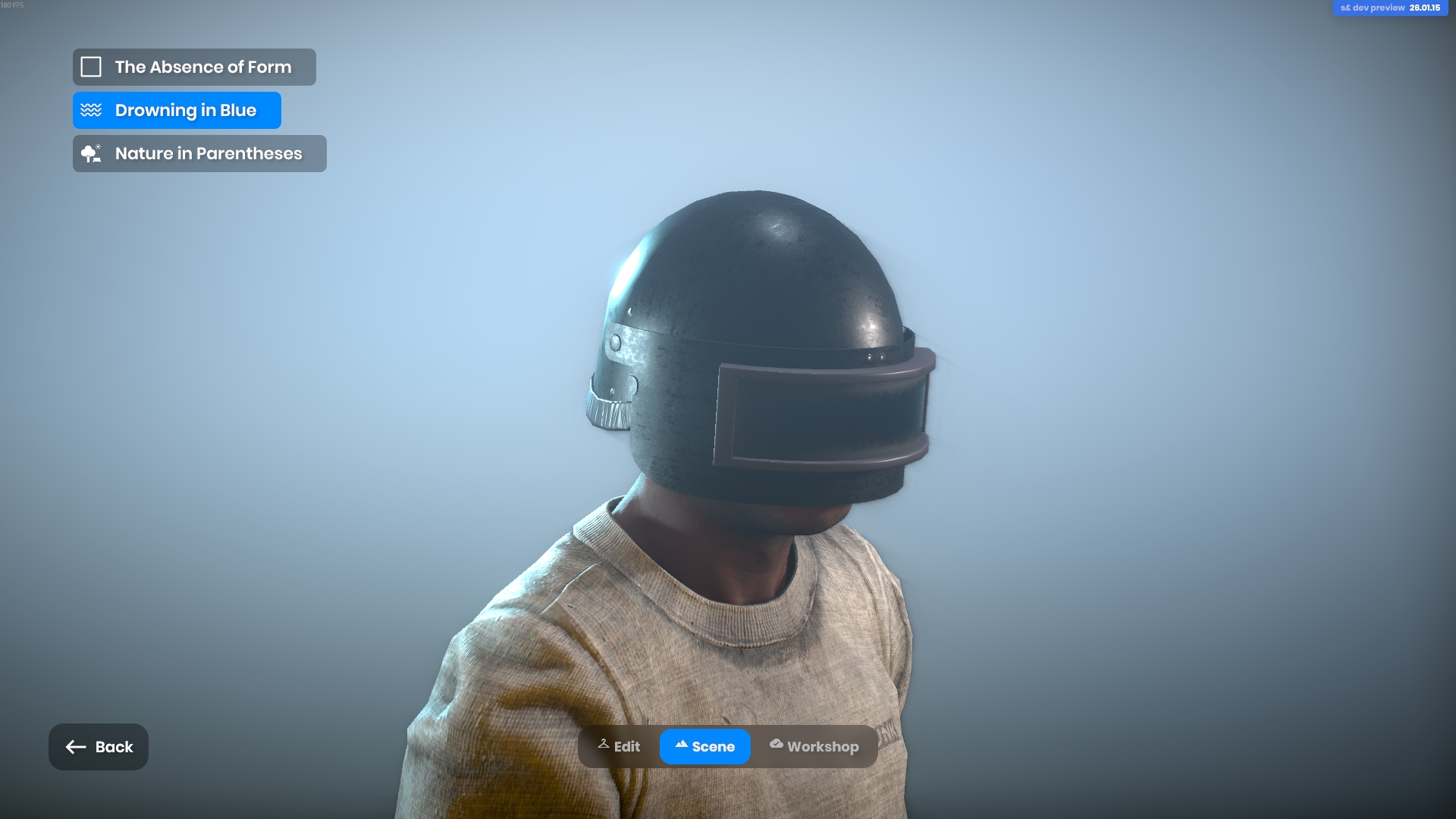The image size is (1456, 819).
Task: Go back with the Back button
Action: [99, 747]
